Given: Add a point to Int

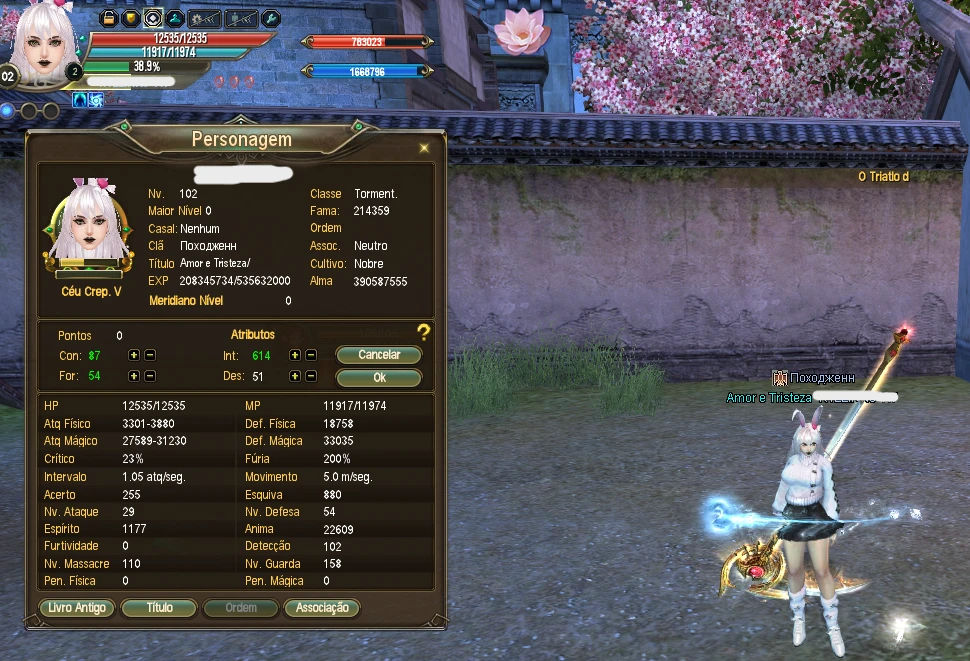Looking at the screenshot, I should [295, 355].
